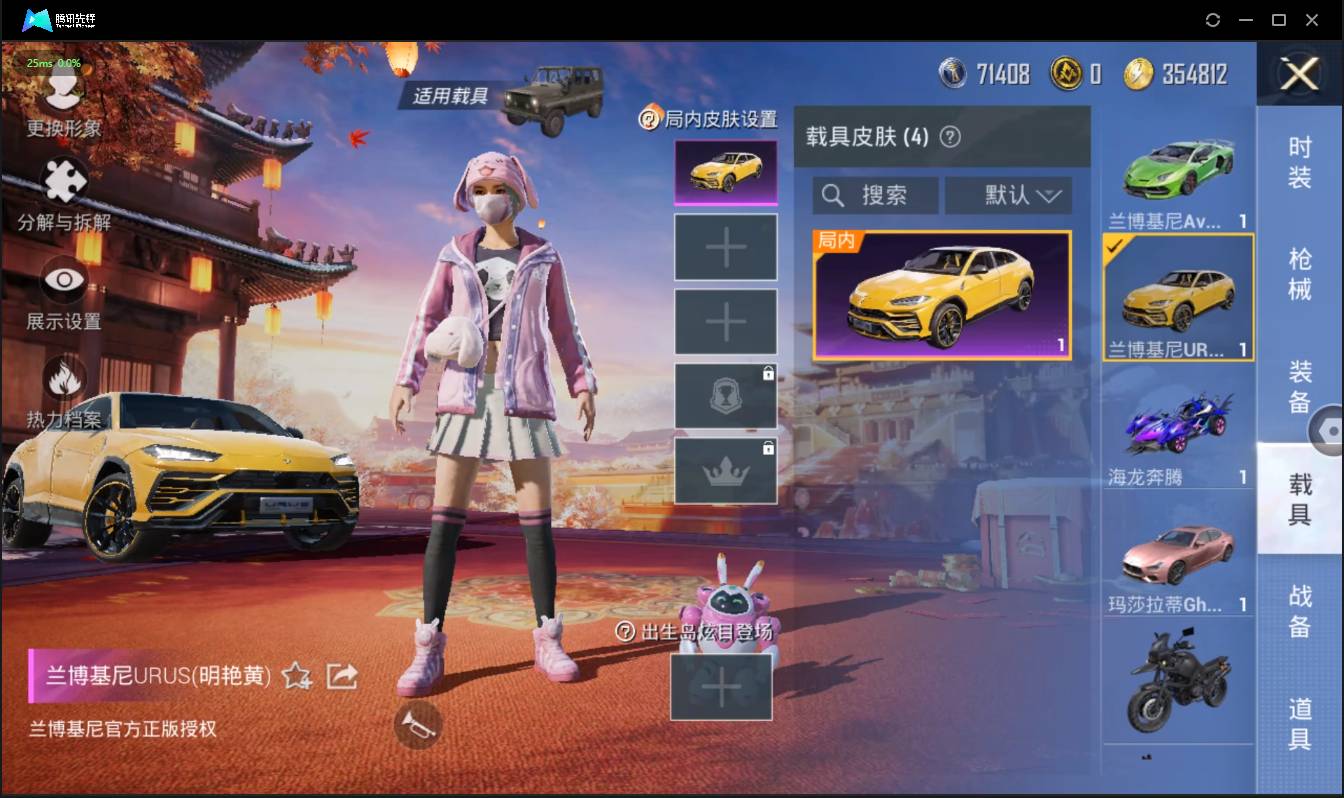Favorite 兰博基尼URUS by clicking the star
1344x798 pixels.
coord(294,676)
